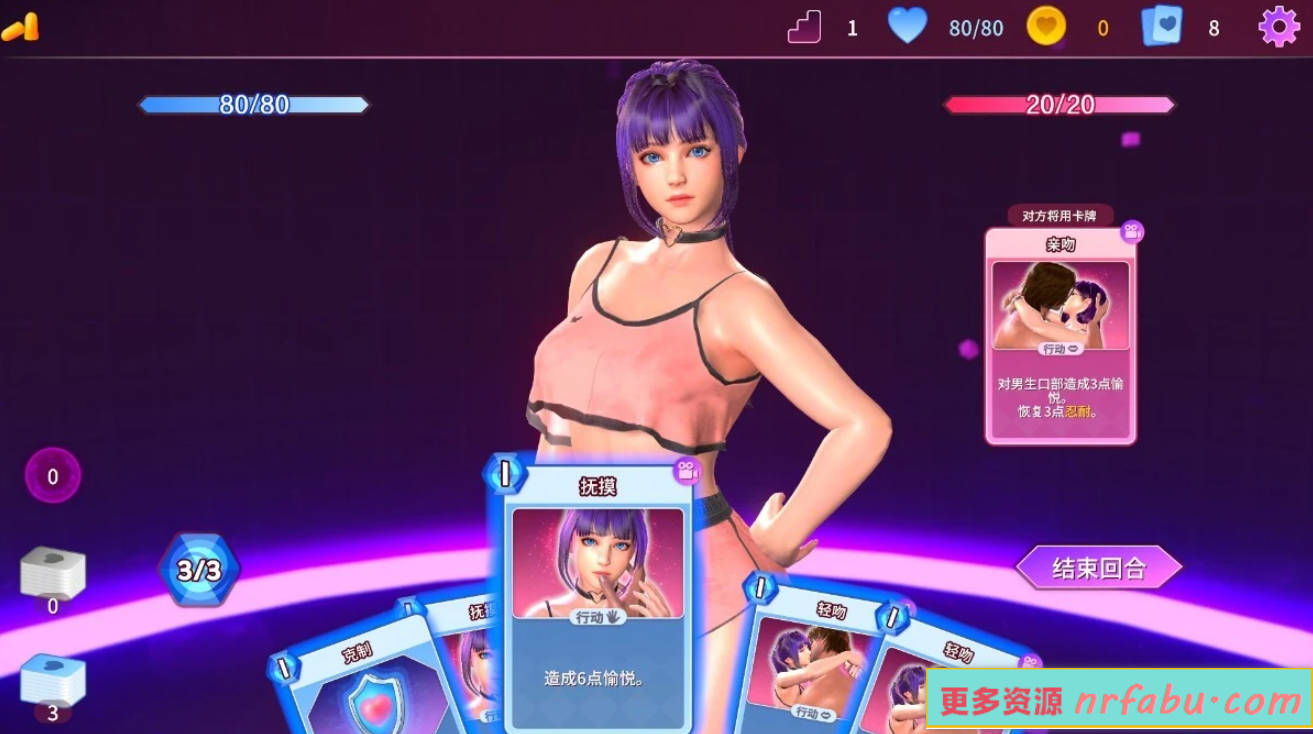Click the gold coin currency icon
Screen dimensions: 1313x734
[x=1044, y=27]
